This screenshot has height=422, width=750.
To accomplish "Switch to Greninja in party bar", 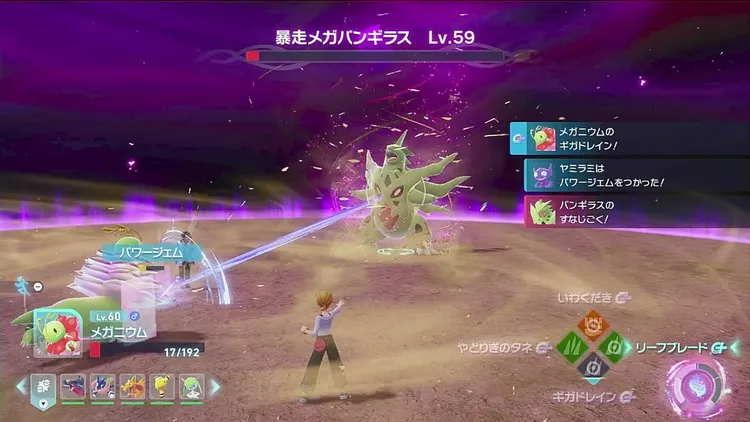I will [x=102, y=387].
